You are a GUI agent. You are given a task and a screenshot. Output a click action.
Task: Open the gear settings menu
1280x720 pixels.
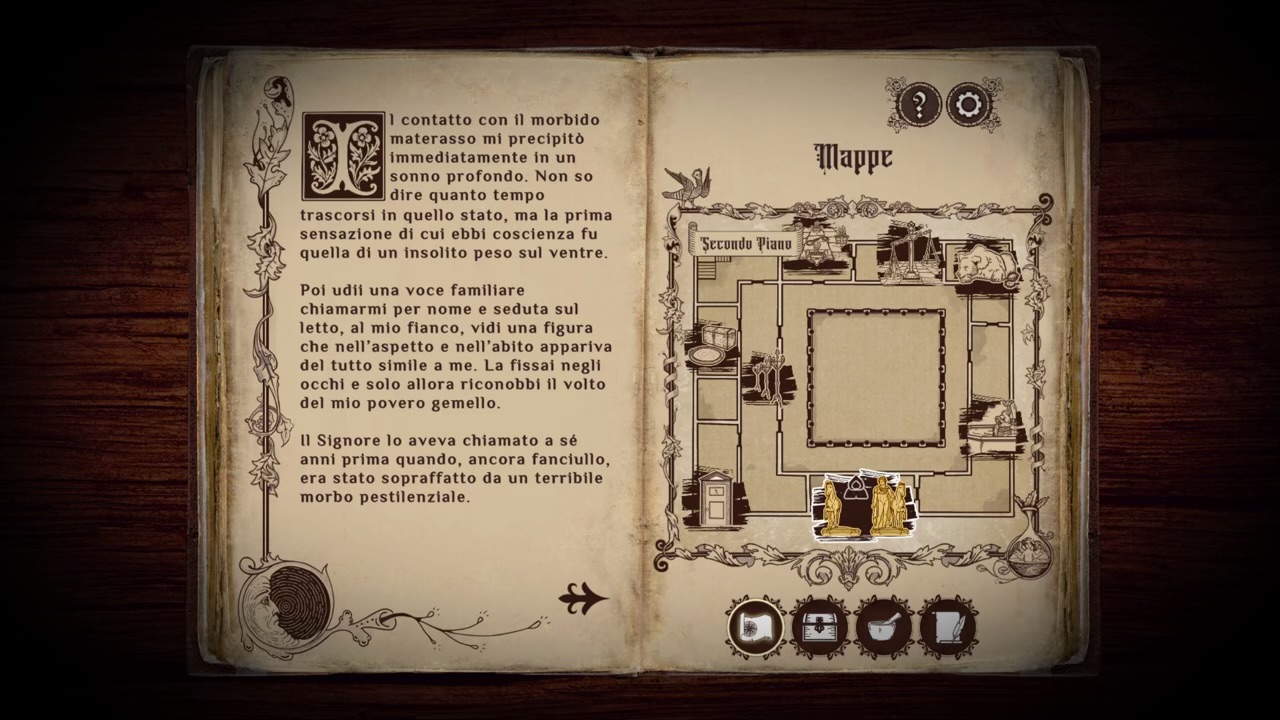[x=968, y=104]
